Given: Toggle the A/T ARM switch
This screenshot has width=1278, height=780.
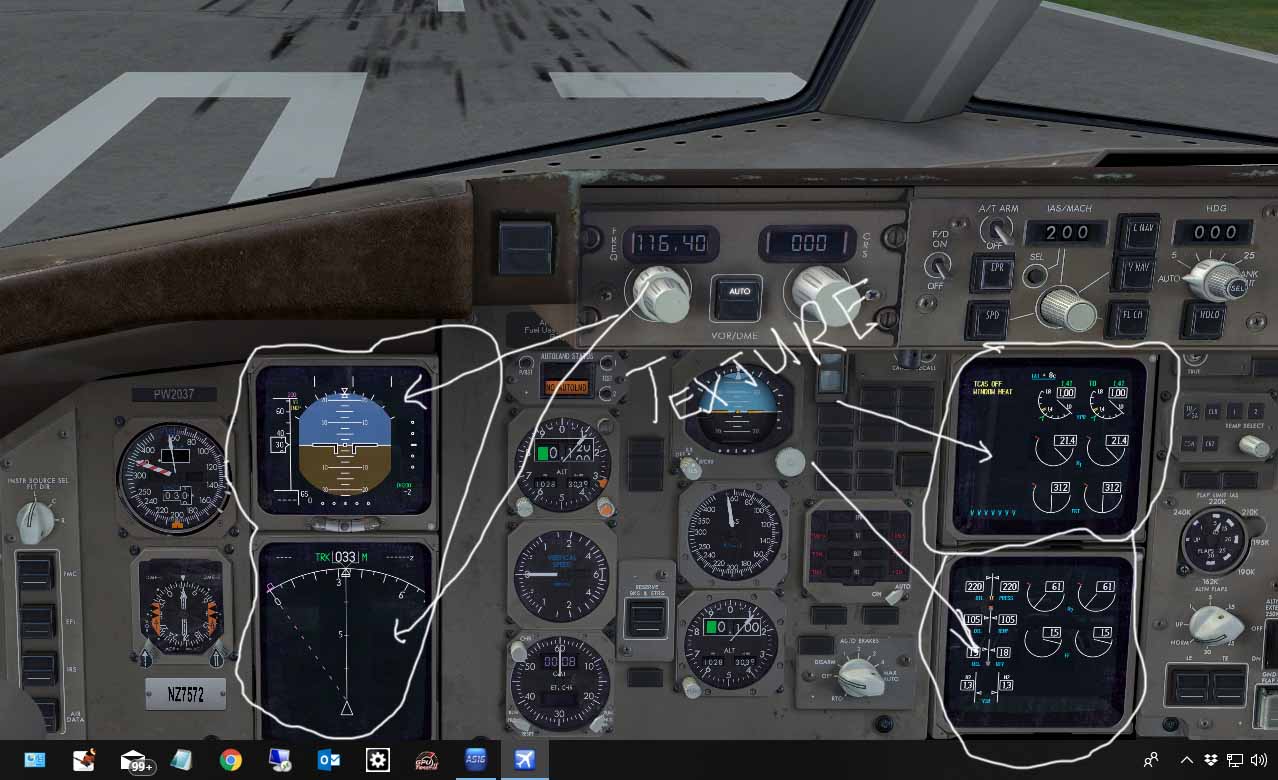Looking at the screenshot, I should (x=994, y=231).
